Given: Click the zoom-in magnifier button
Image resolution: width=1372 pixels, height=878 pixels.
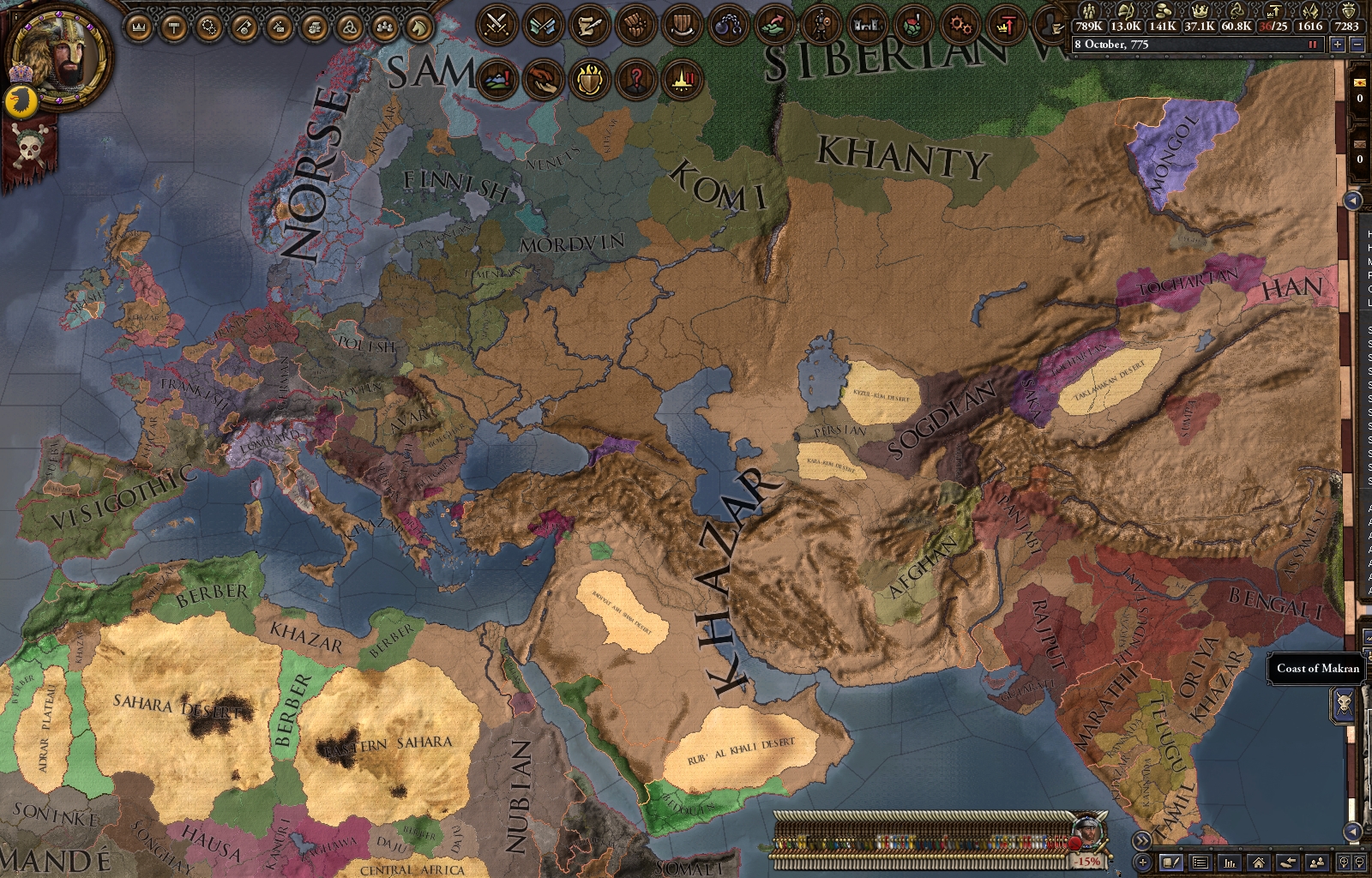Looking at the screenshot, I should [x=1345, y=862].
